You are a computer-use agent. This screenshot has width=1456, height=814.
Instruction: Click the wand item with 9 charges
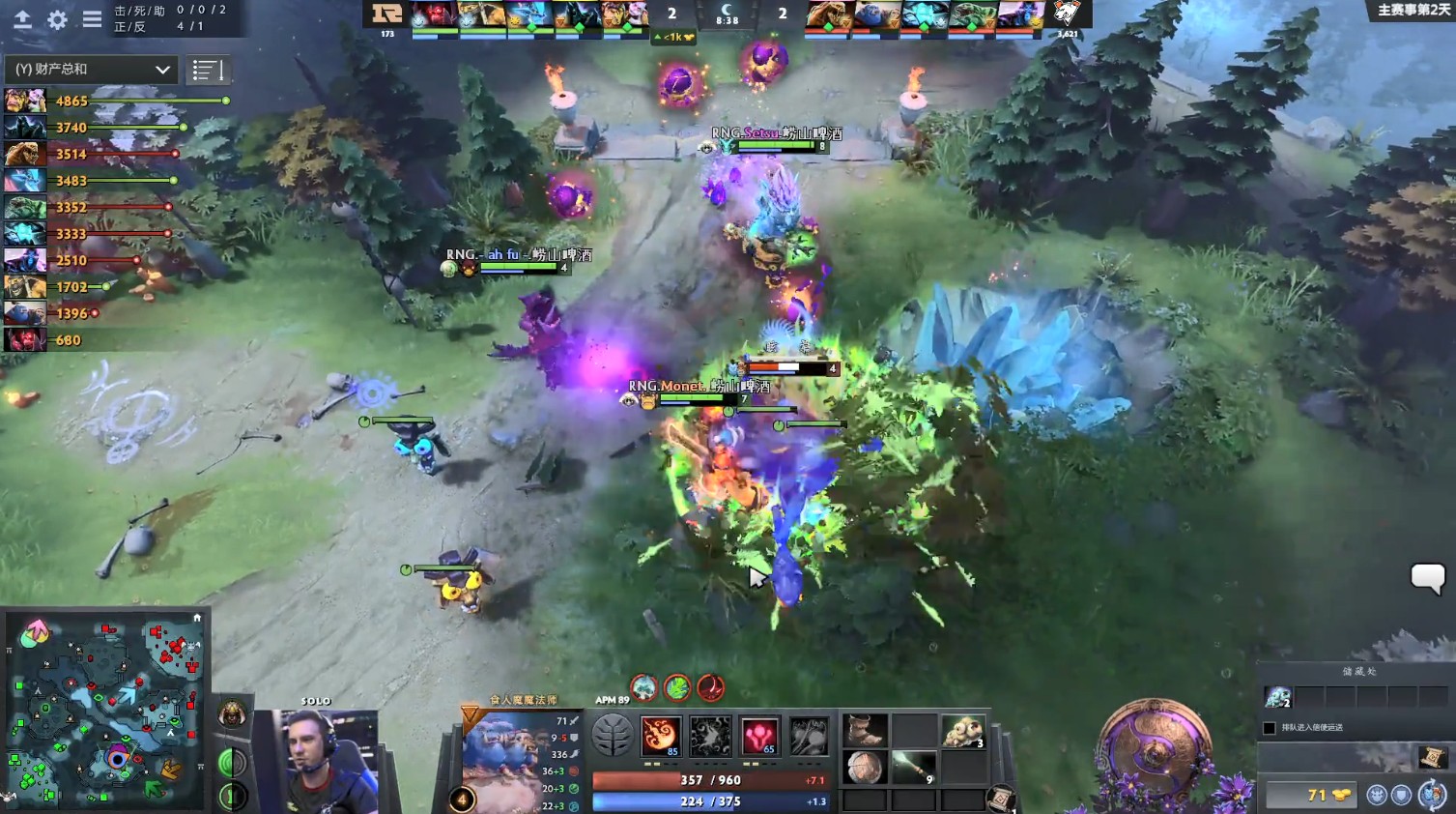click(x=913, y=769)
